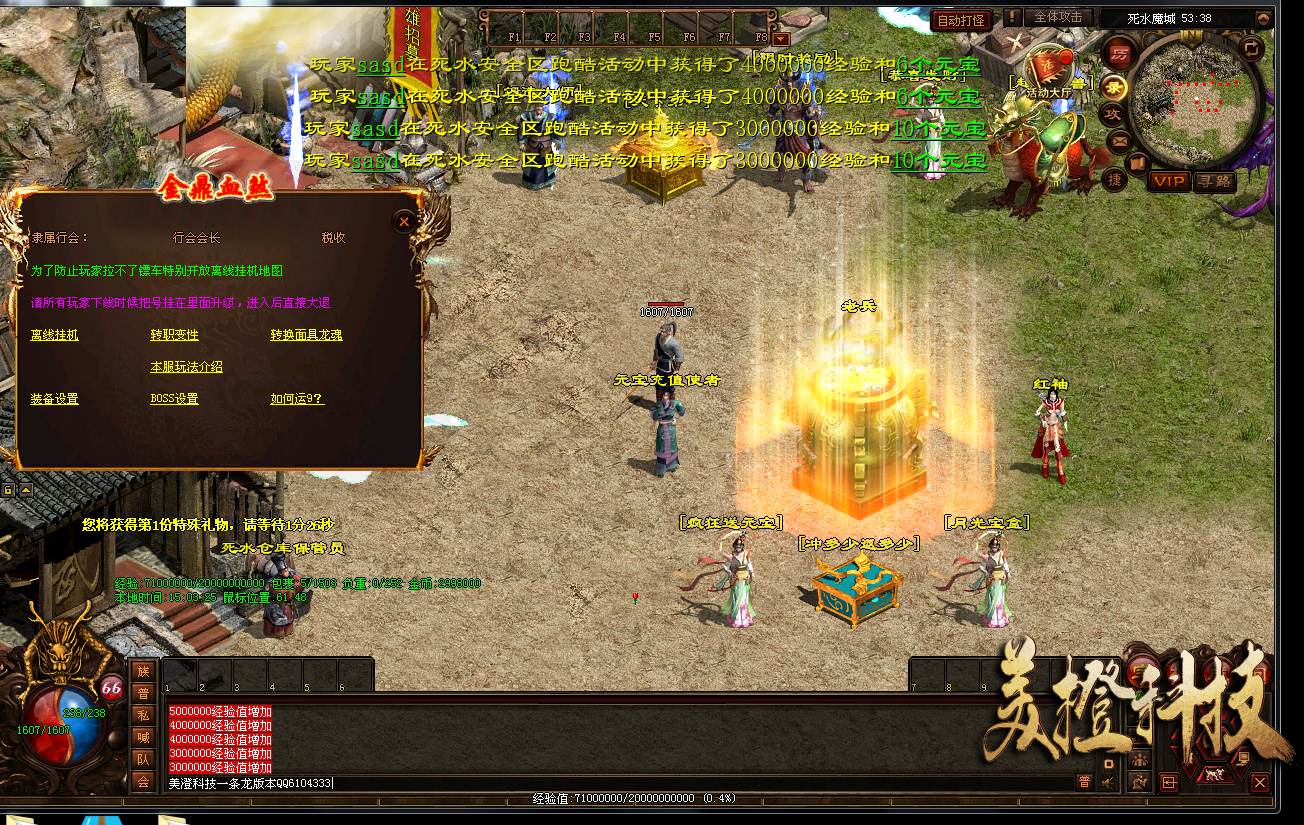Click the computer screen icon at bottom right
Screen dimensions: 1304x825
click(x=1242, y=758)
